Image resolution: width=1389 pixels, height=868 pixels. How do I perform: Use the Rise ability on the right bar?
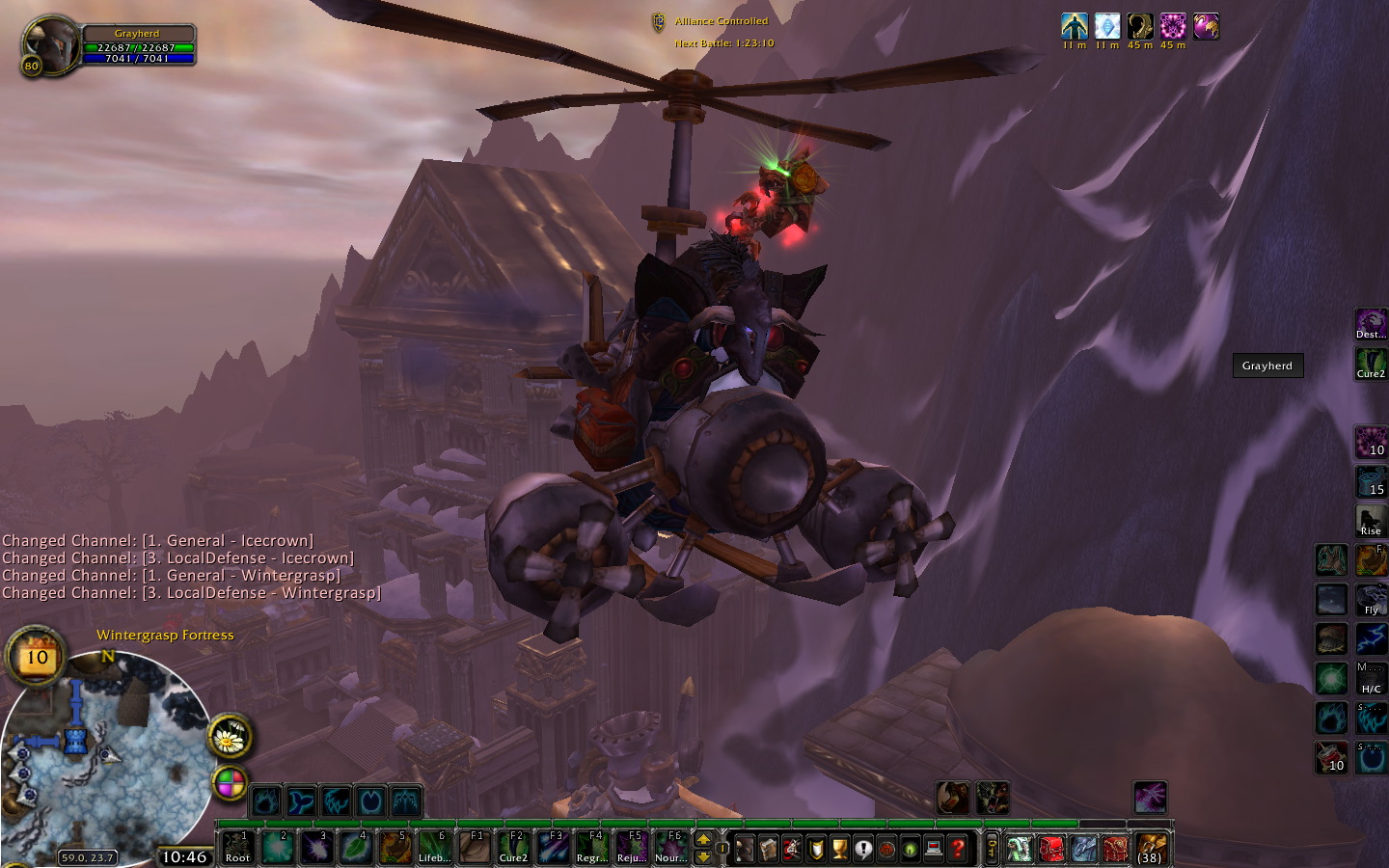point(1371,521)
